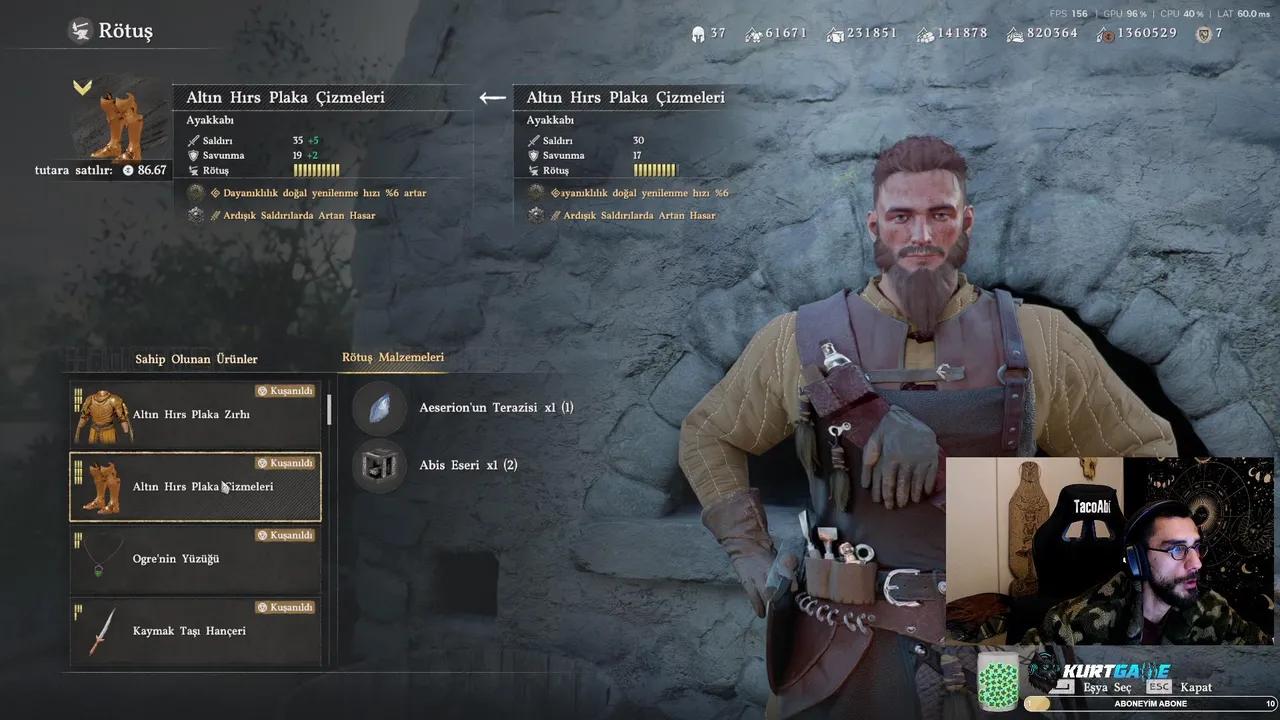Screen dimensions: 1280x720
Task: Choose Ogre'nin Yüzüğü in the item list
Action: click(x=195, y=559)
